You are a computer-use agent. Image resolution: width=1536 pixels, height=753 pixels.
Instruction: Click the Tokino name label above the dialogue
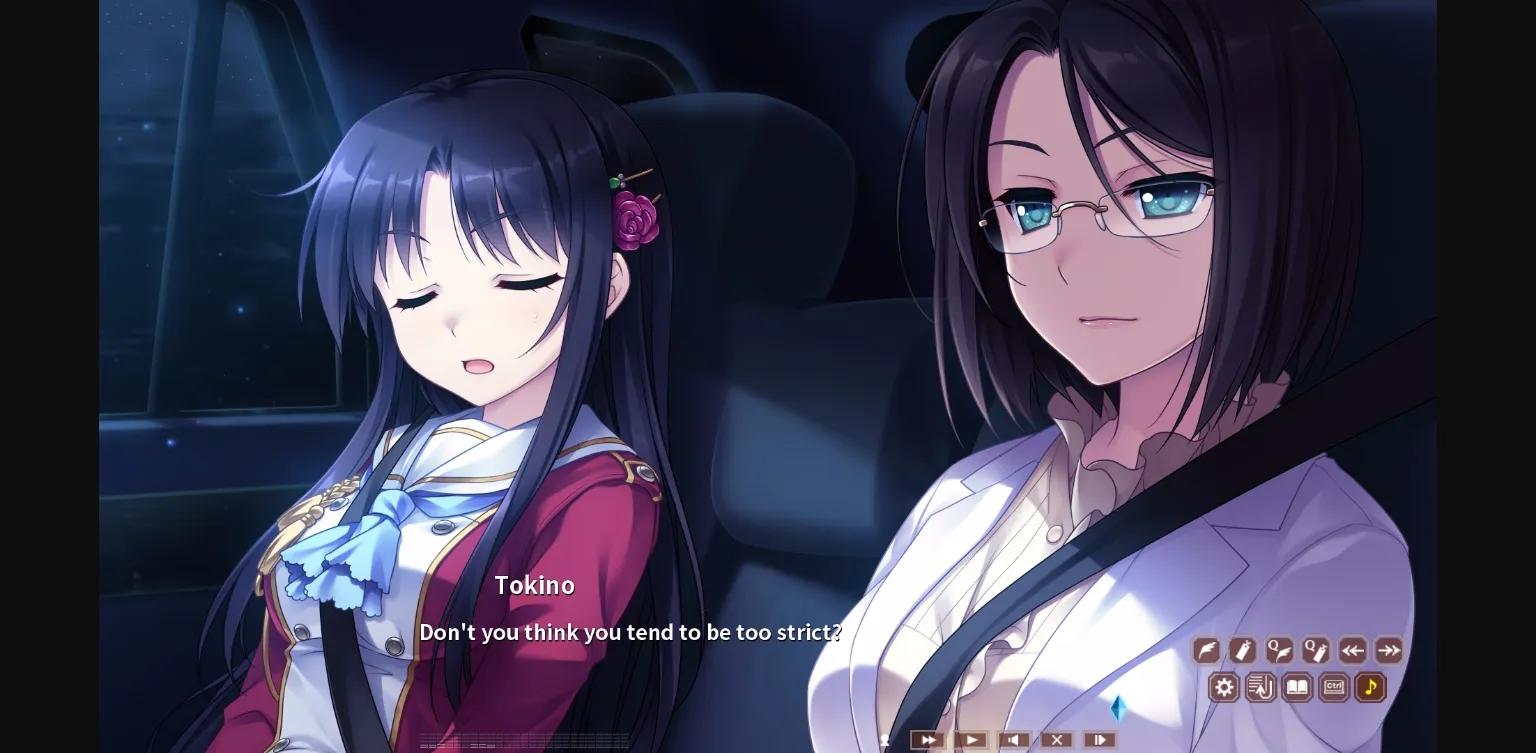(x=535, y=585)
